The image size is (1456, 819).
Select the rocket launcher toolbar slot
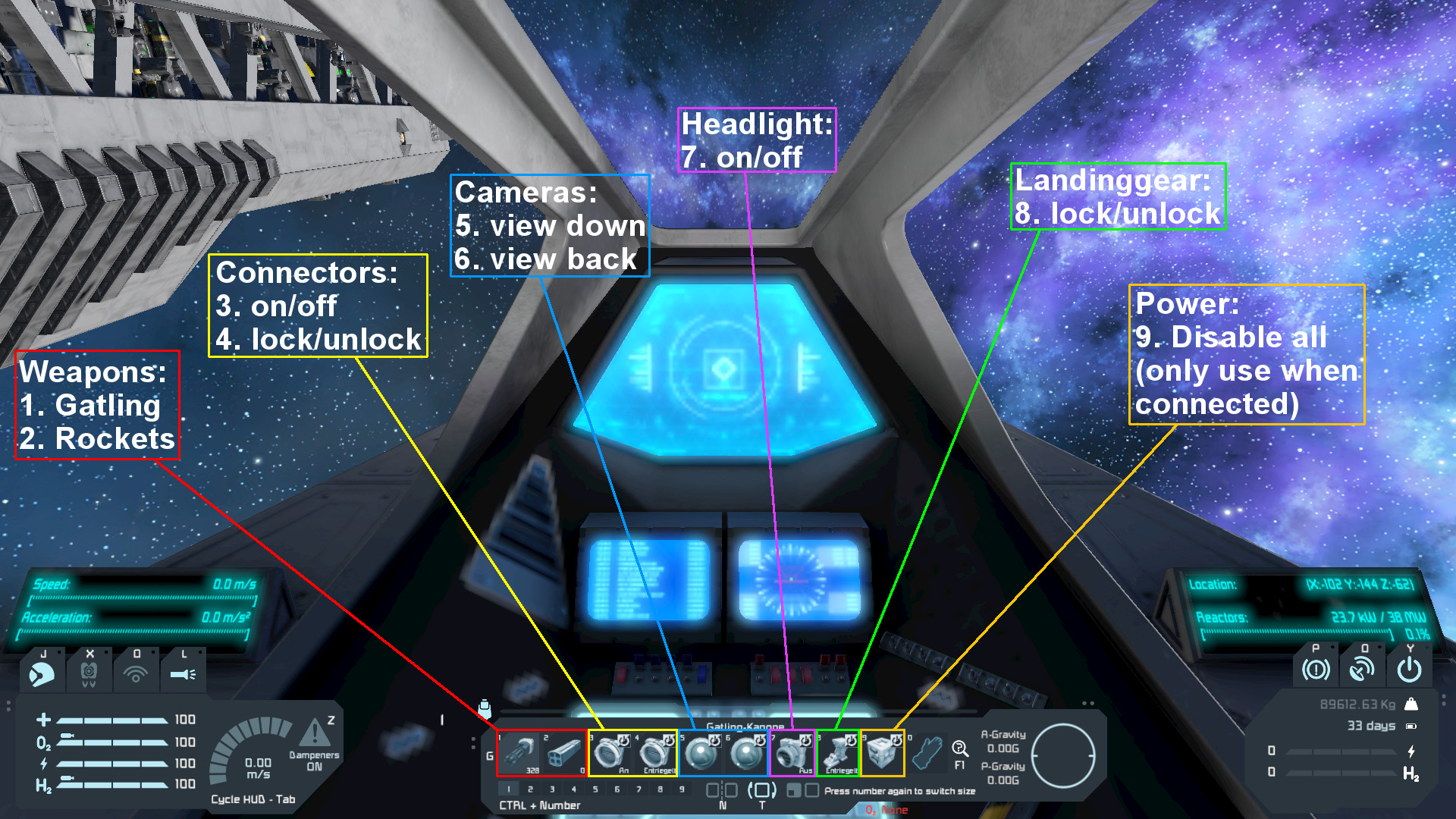point(564,753)
